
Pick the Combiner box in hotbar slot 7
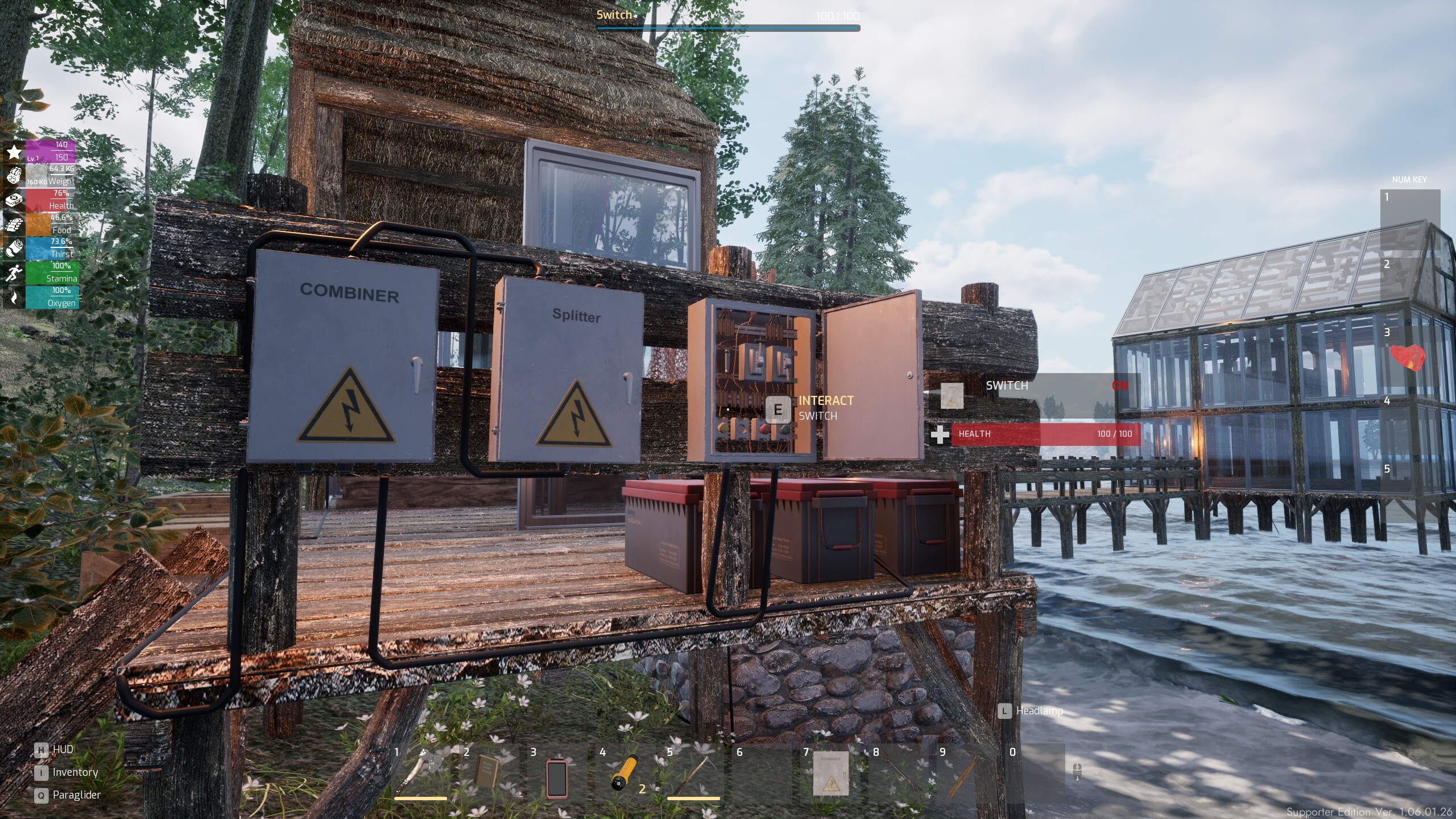coord(830,773)
